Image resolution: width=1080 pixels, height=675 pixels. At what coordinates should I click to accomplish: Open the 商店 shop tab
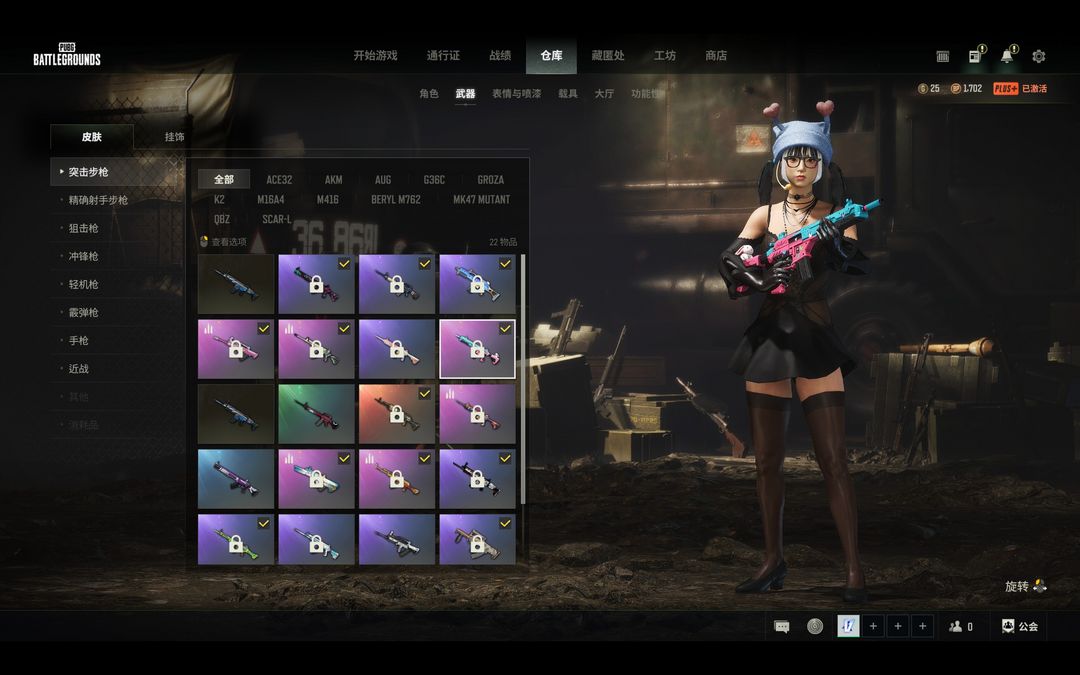pyautogui.click(x=716, y=56)
